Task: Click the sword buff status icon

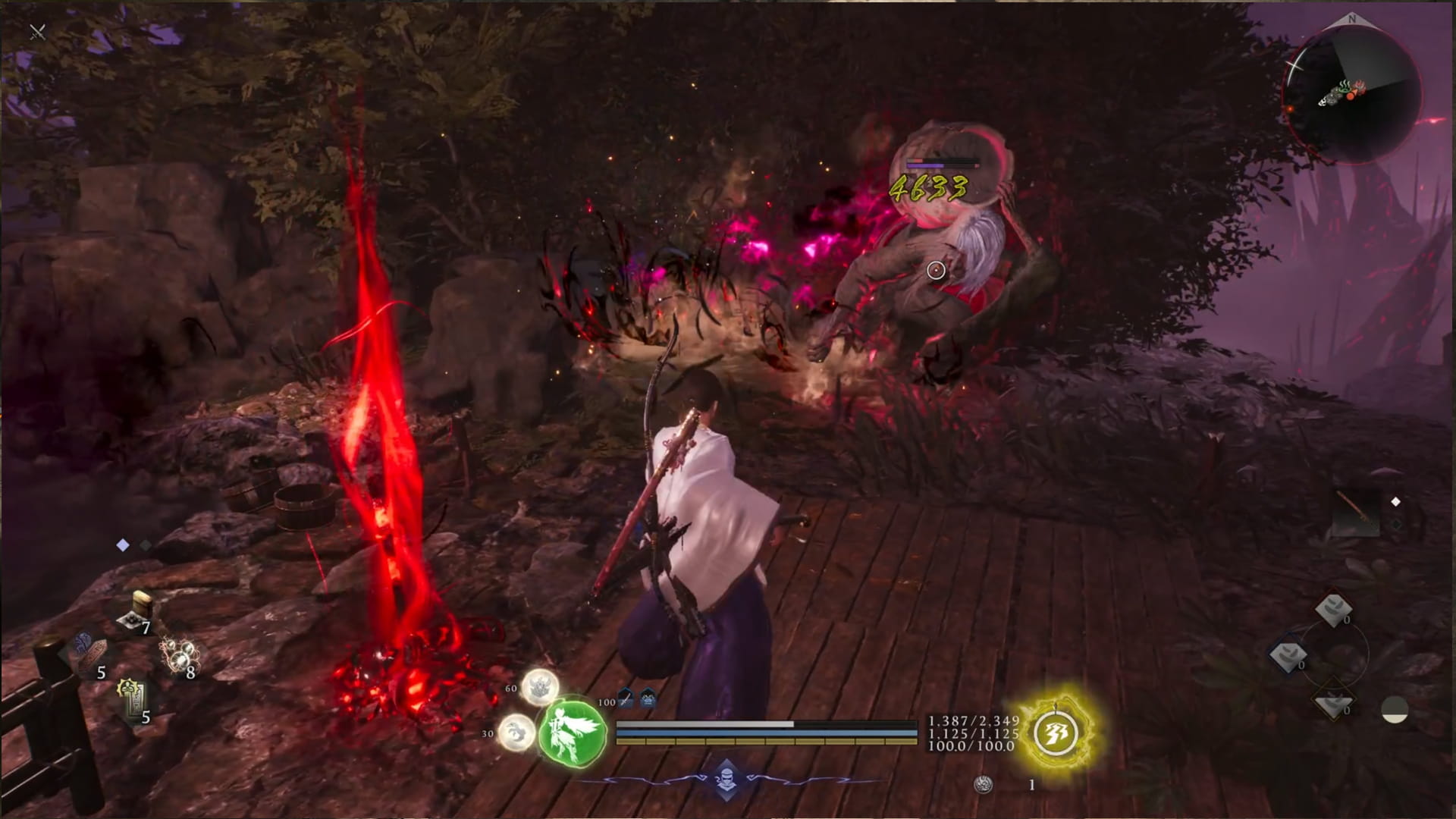Action: tap(626, 699)
